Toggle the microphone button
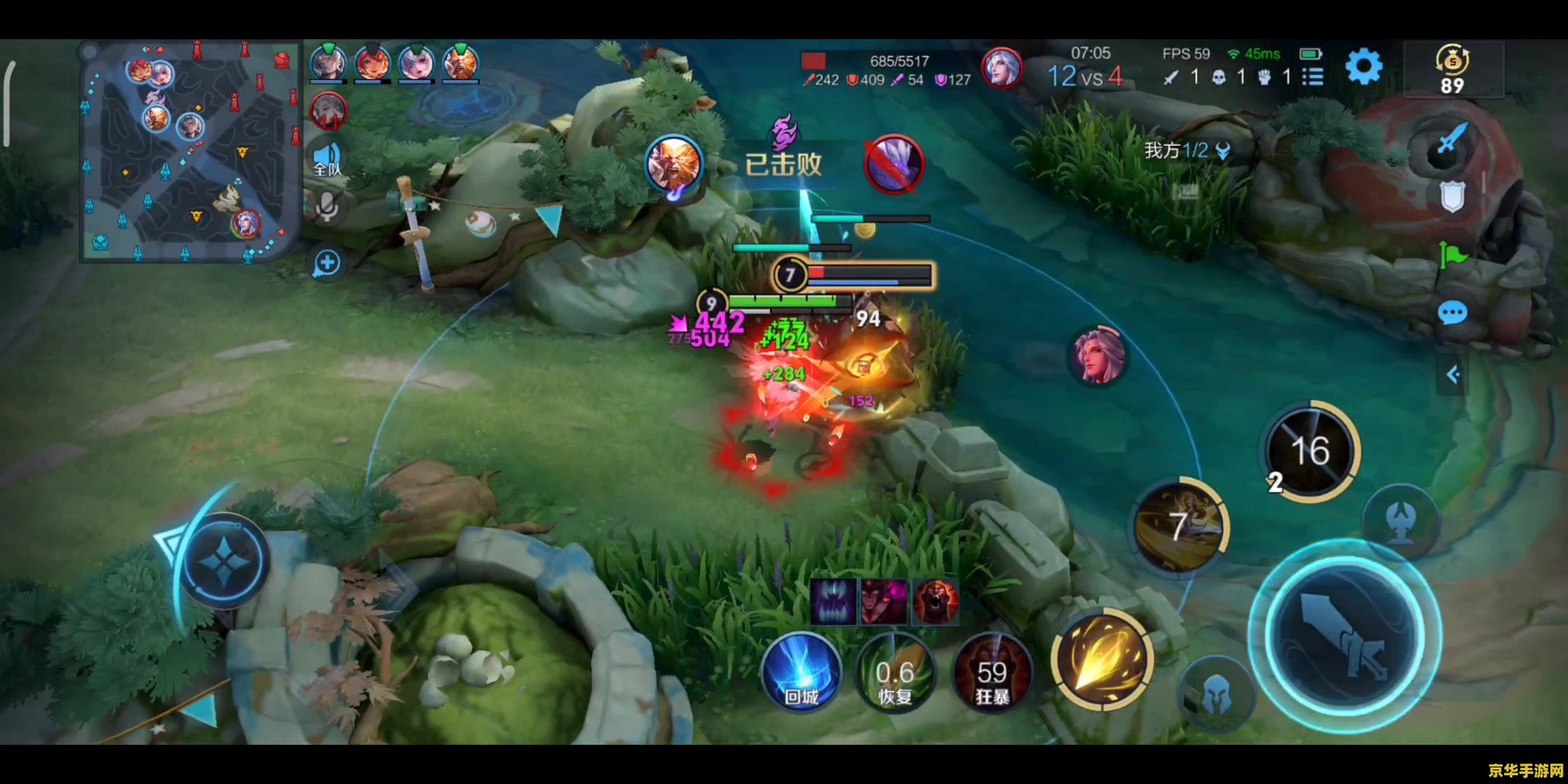Viewport: 1568px width, 784px height. (x=327, y=208)
